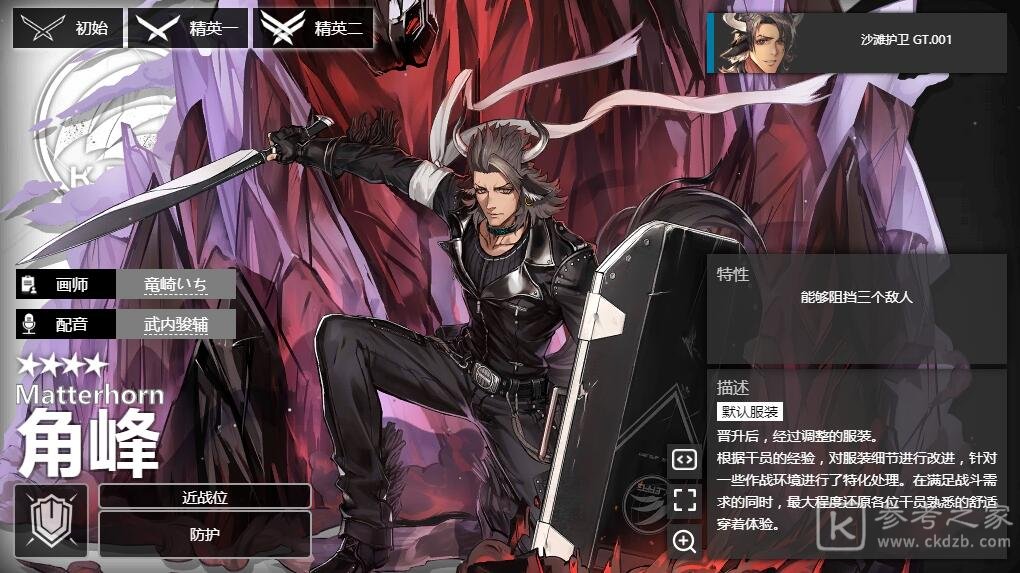Click the shield class icon
This screenshot has width=1020, height=573.
[x=51, y=521]
